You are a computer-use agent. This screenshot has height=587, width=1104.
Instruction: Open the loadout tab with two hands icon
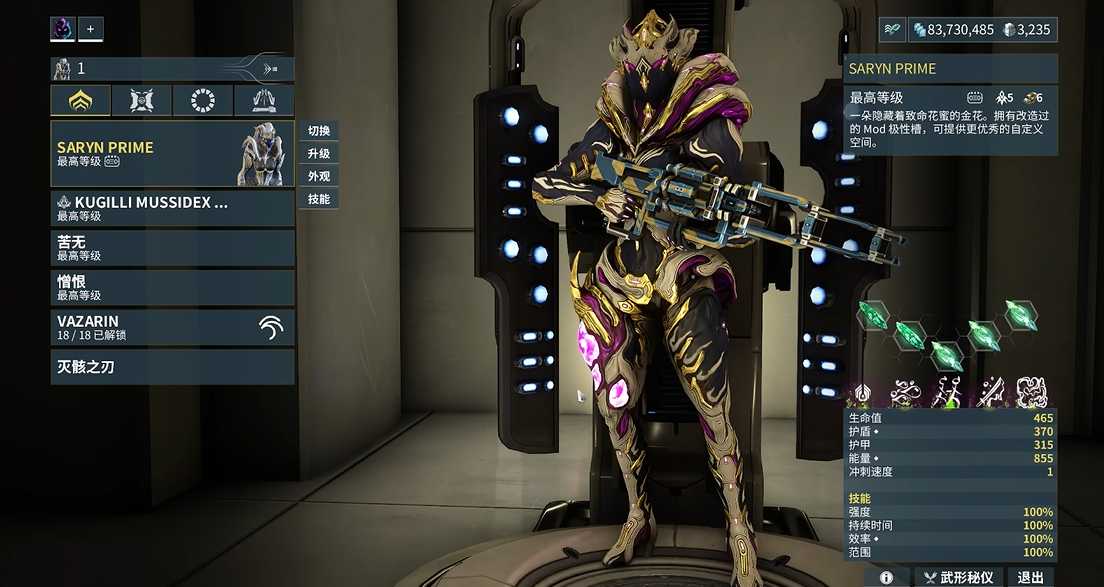pos(264,100)
